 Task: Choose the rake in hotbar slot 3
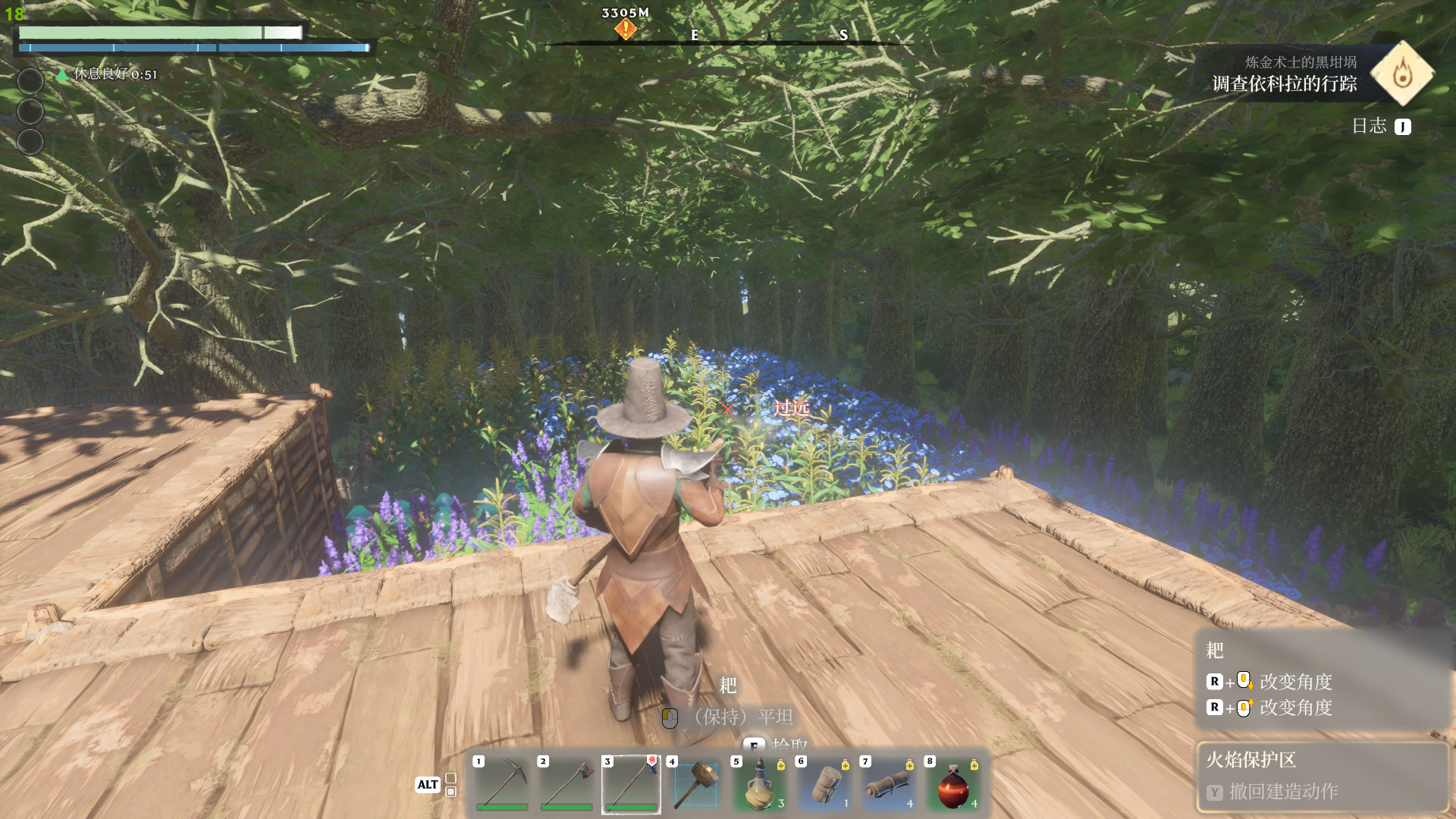tap(631, 783)
